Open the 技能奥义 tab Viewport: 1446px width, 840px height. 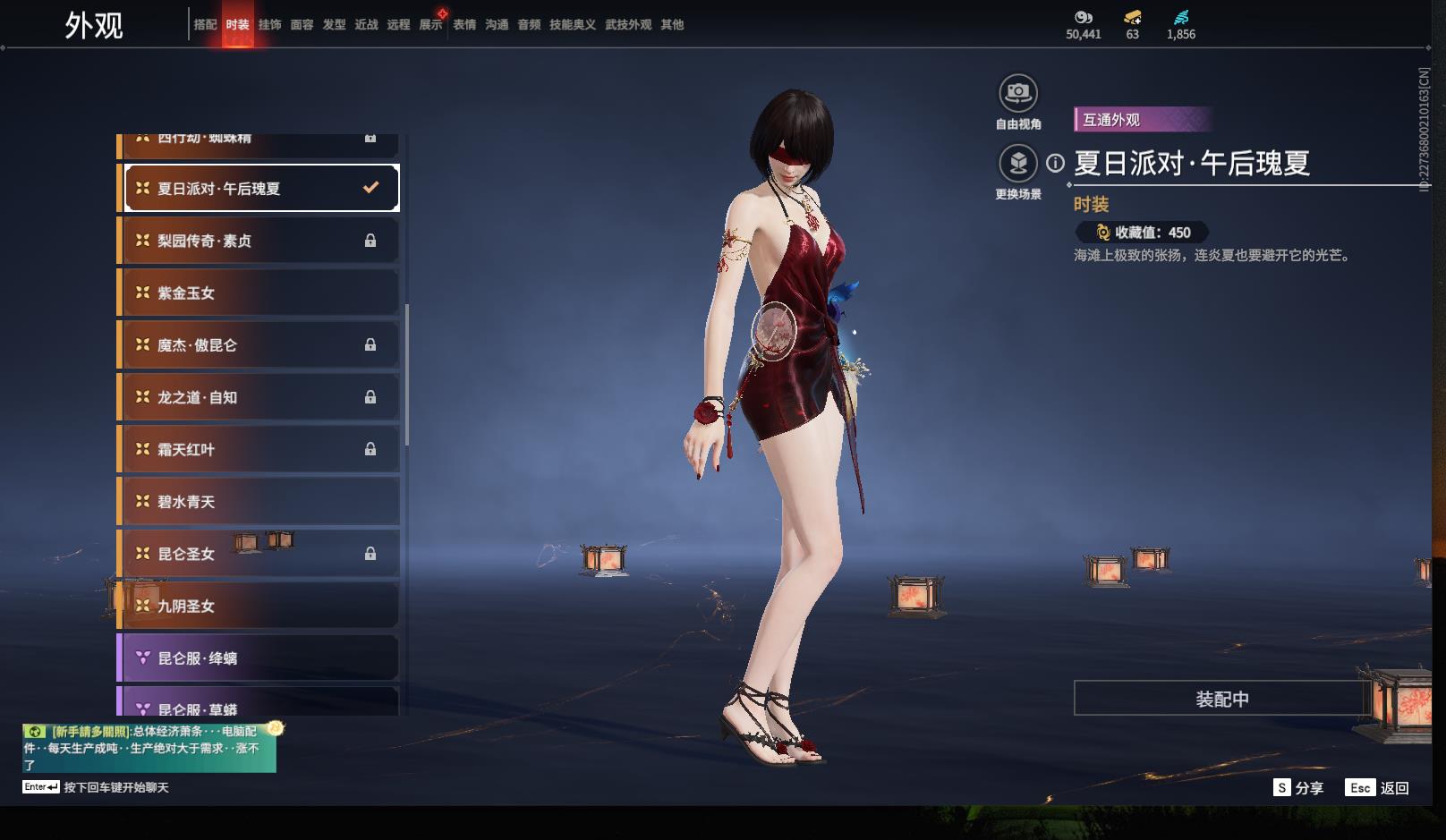(572, 25)
